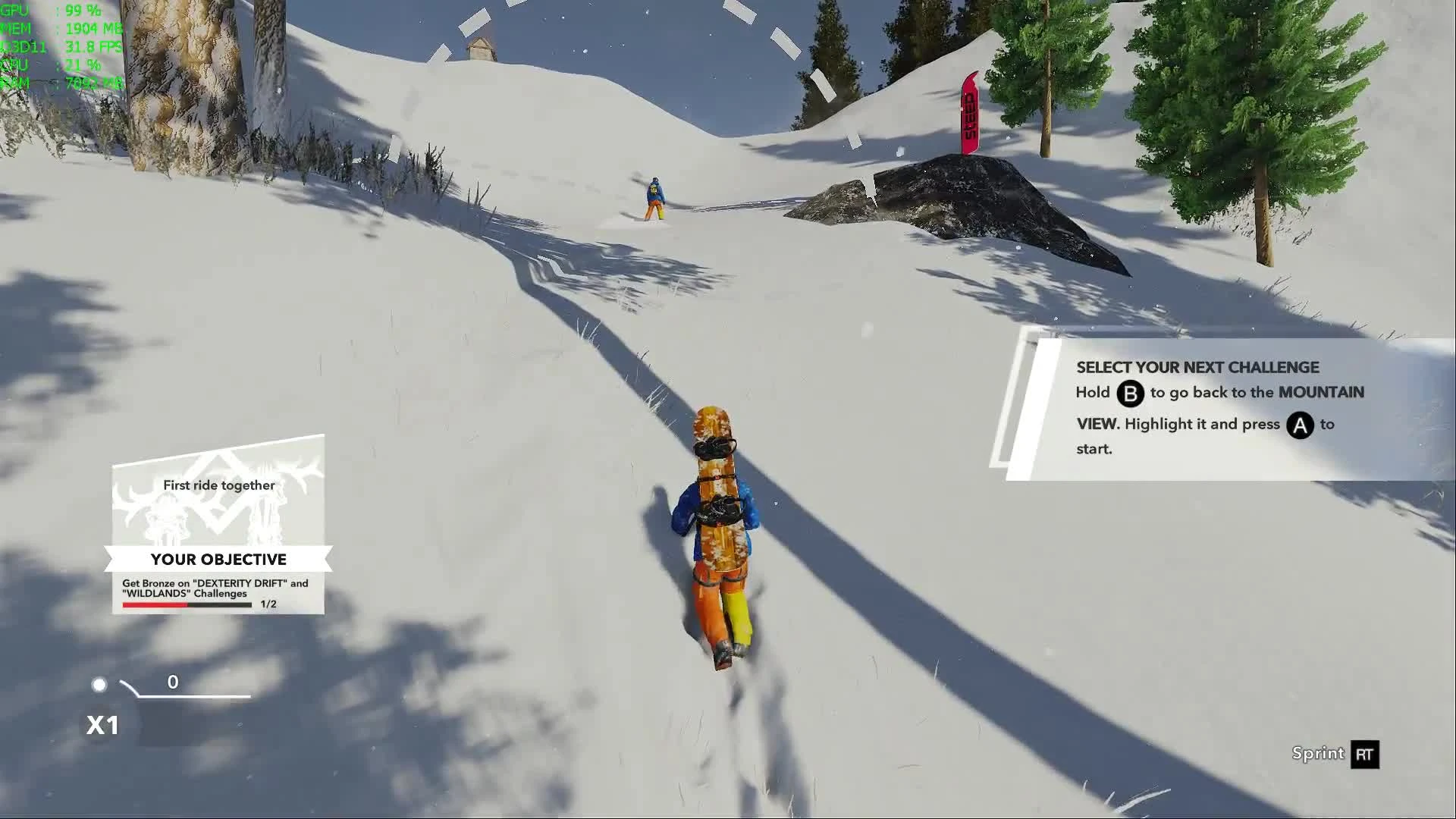Click the A button prompt icon

(x=1300, y=425)
